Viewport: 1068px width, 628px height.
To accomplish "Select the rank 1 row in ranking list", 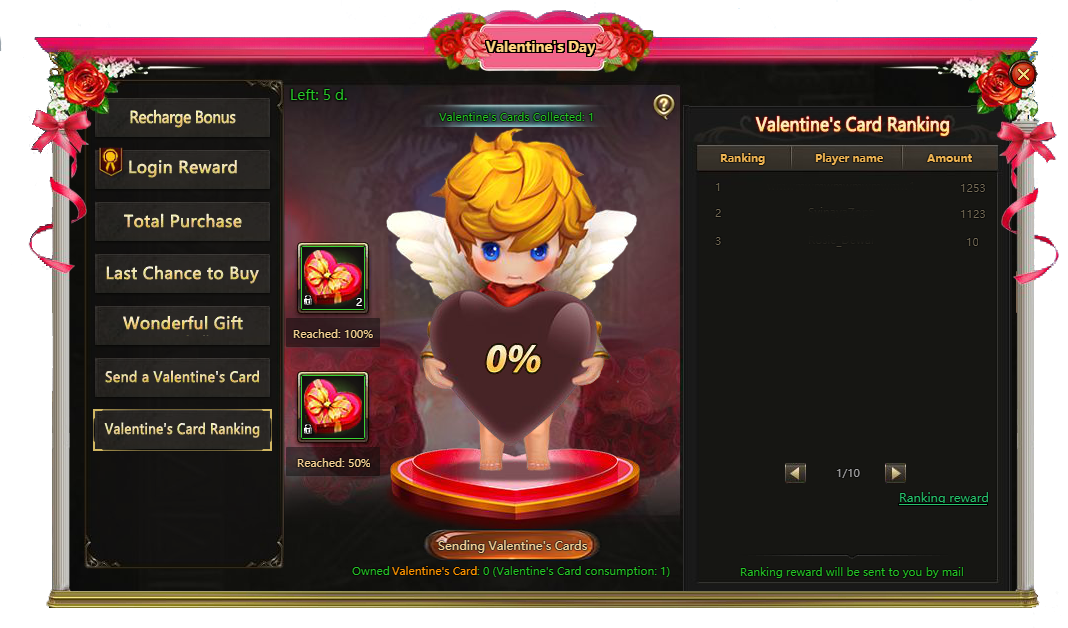I will (x=846, y=187).
